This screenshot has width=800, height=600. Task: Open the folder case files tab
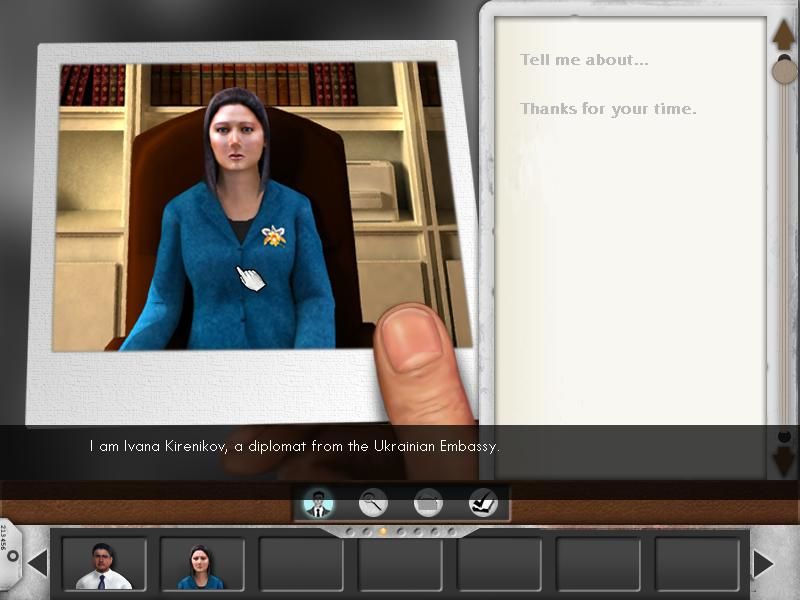coord(428,502)
